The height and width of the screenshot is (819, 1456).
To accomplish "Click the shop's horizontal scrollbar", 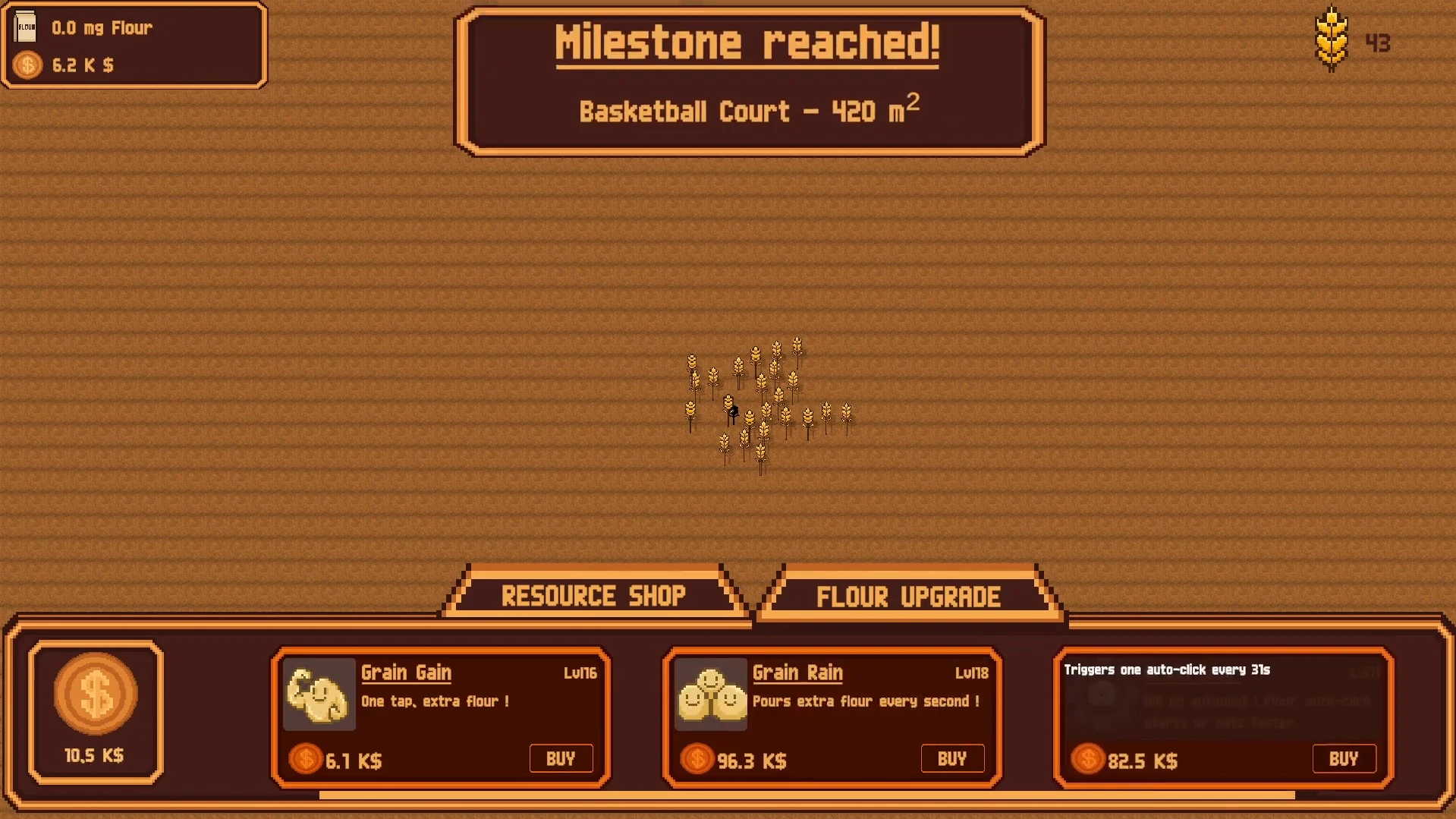I will [x=807, y=795].
